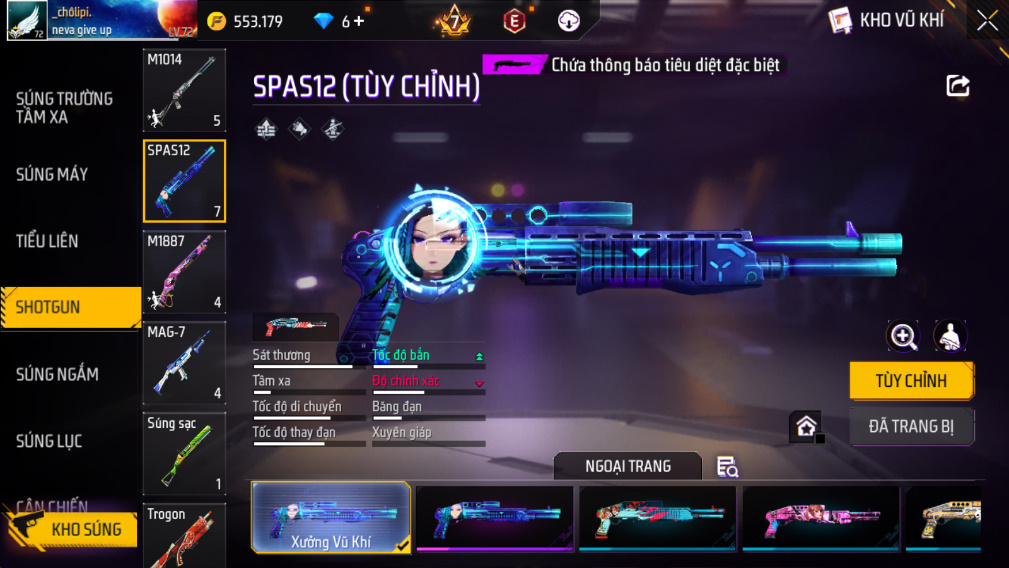1009x568 pixels.
Task: Add diamonds with the plus button
Action: 359,21
